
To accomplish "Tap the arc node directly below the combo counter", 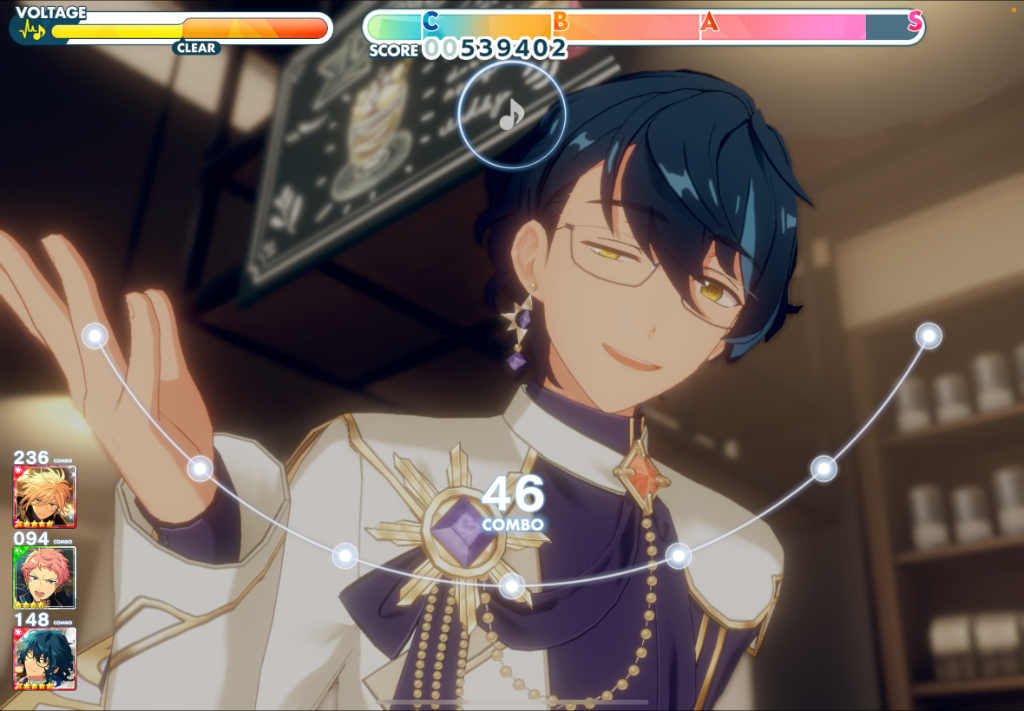I will pyautogui.click(x=512, y=586).
